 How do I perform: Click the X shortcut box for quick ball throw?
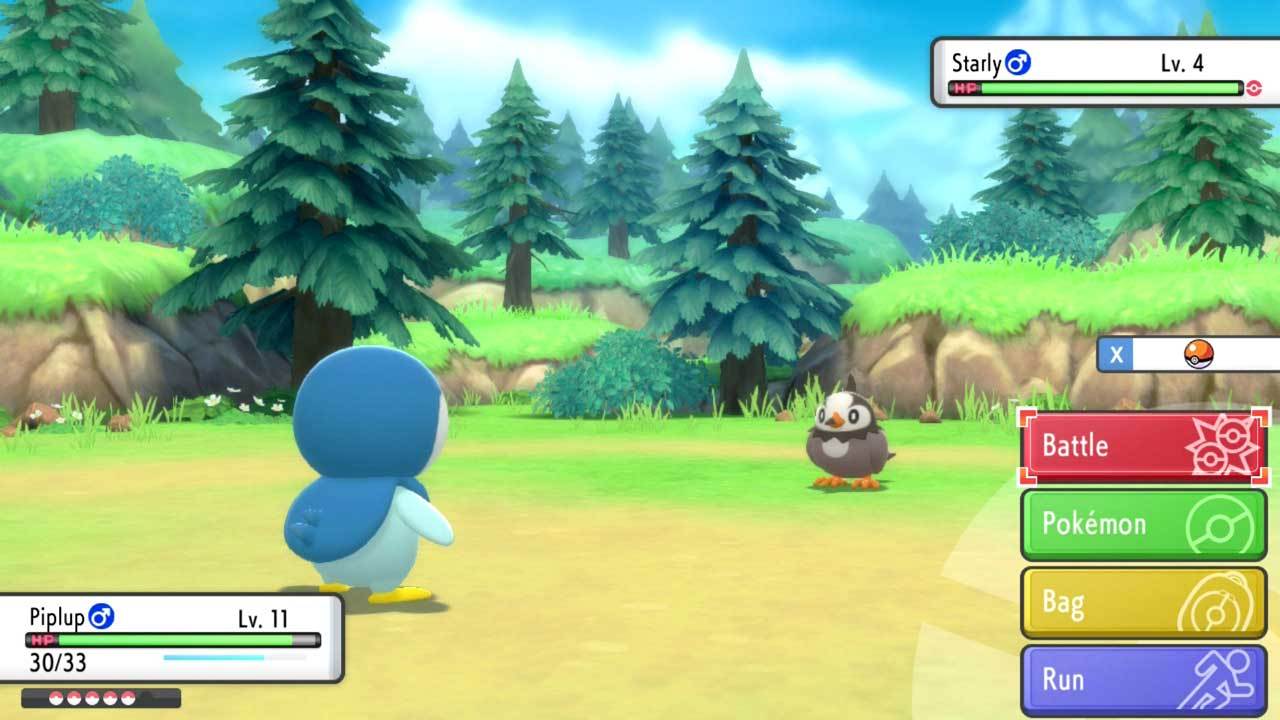[1115, 354]
